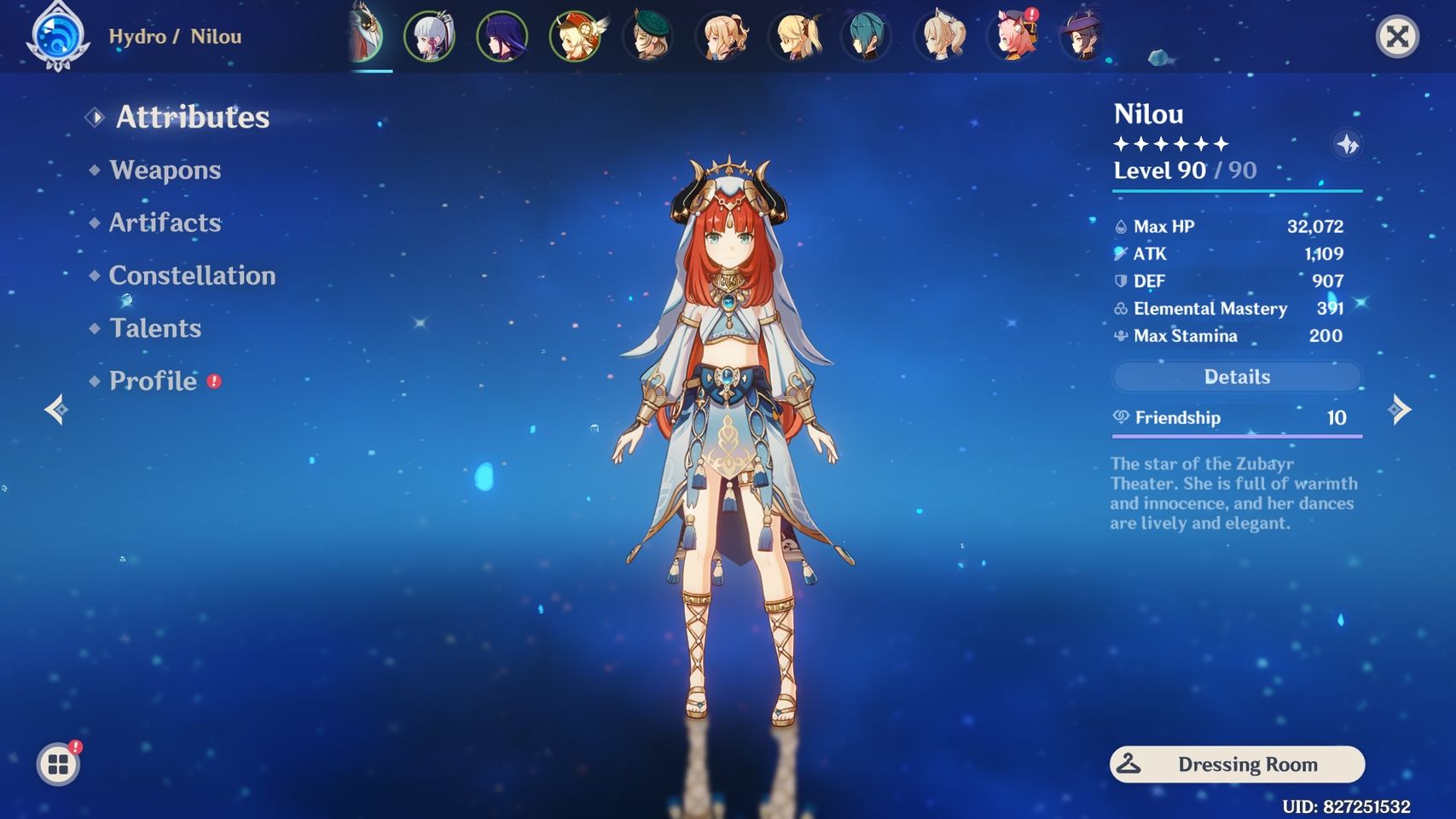1456x819 pixels.
Task: Click the DEF shield icon
Action: tap(1120, 281)
